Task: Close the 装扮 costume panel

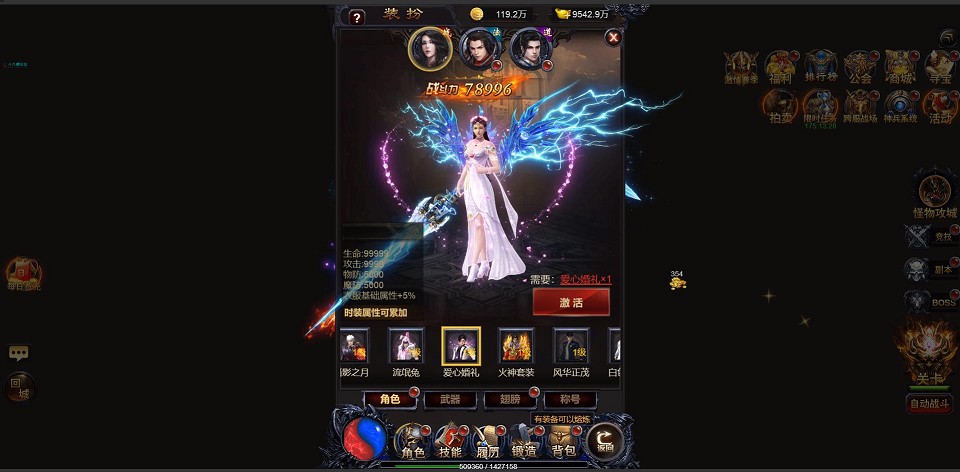Action: tap(614, 37)
